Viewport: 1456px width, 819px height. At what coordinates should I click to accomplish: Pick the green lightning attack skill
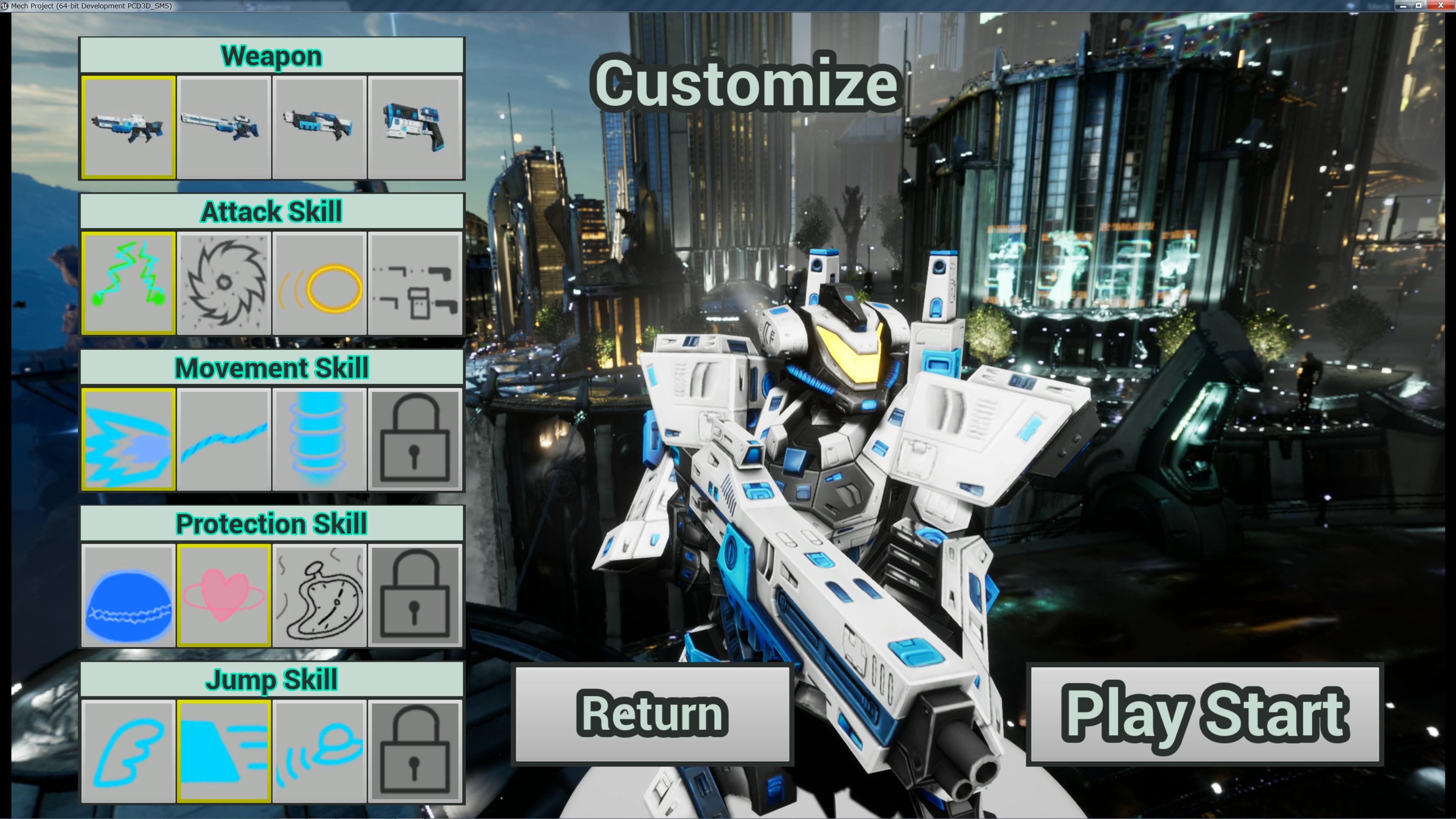click(128, 282)
